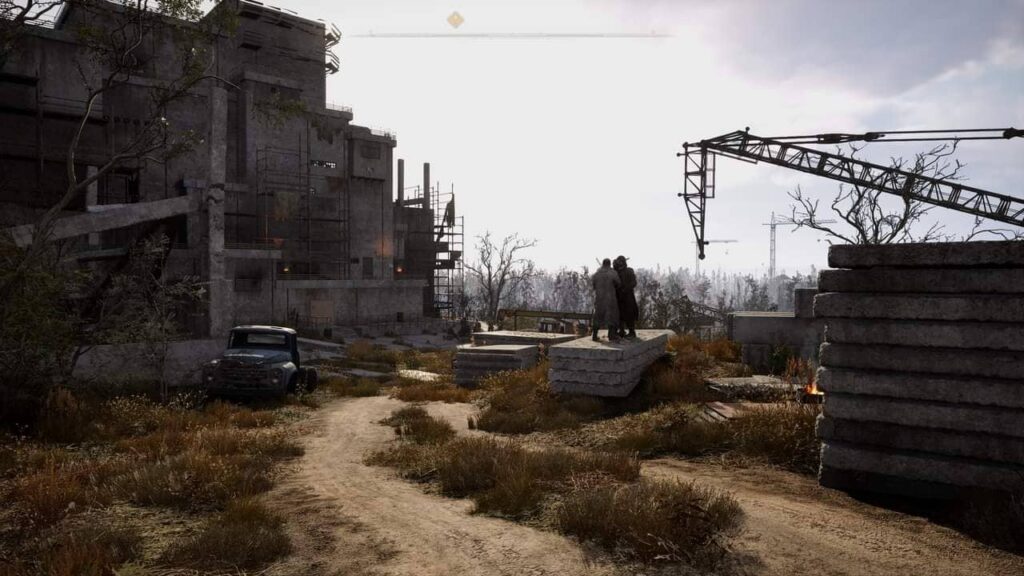This screenshot has height=576, width=1024.
Task: Click the diamond objective marker on the compass
Action: tap(455, 20)
